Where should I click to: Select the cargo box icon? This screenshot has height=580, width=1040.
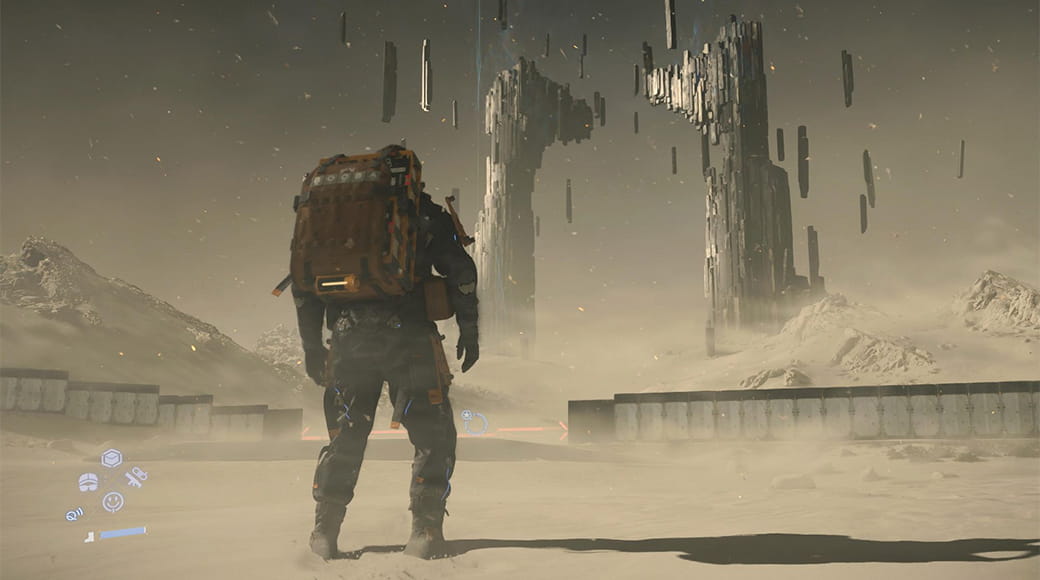click(x=111, y=458)
